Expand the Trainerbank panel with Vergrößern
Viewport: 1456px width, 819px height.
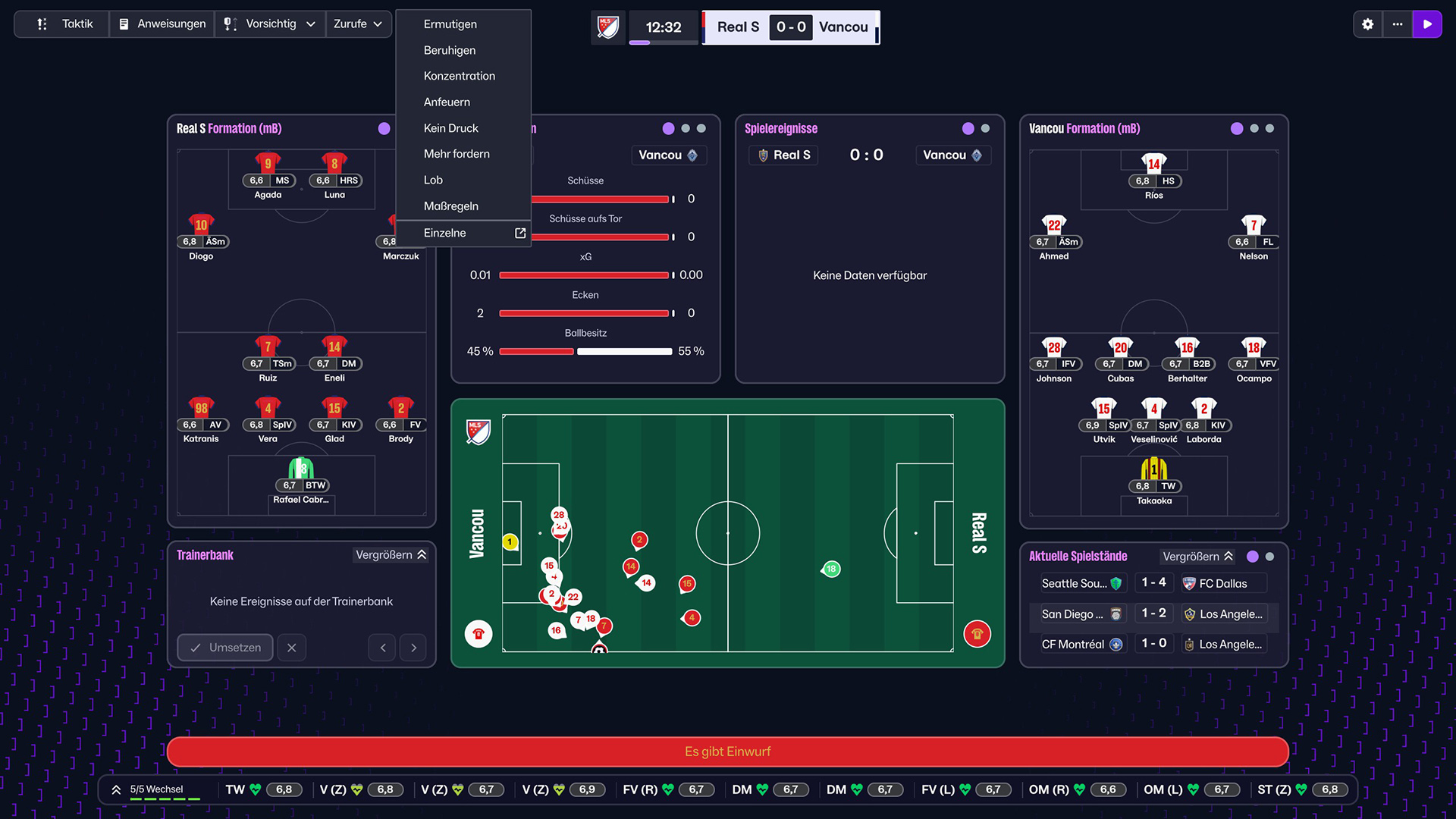[x=391, y=555]
